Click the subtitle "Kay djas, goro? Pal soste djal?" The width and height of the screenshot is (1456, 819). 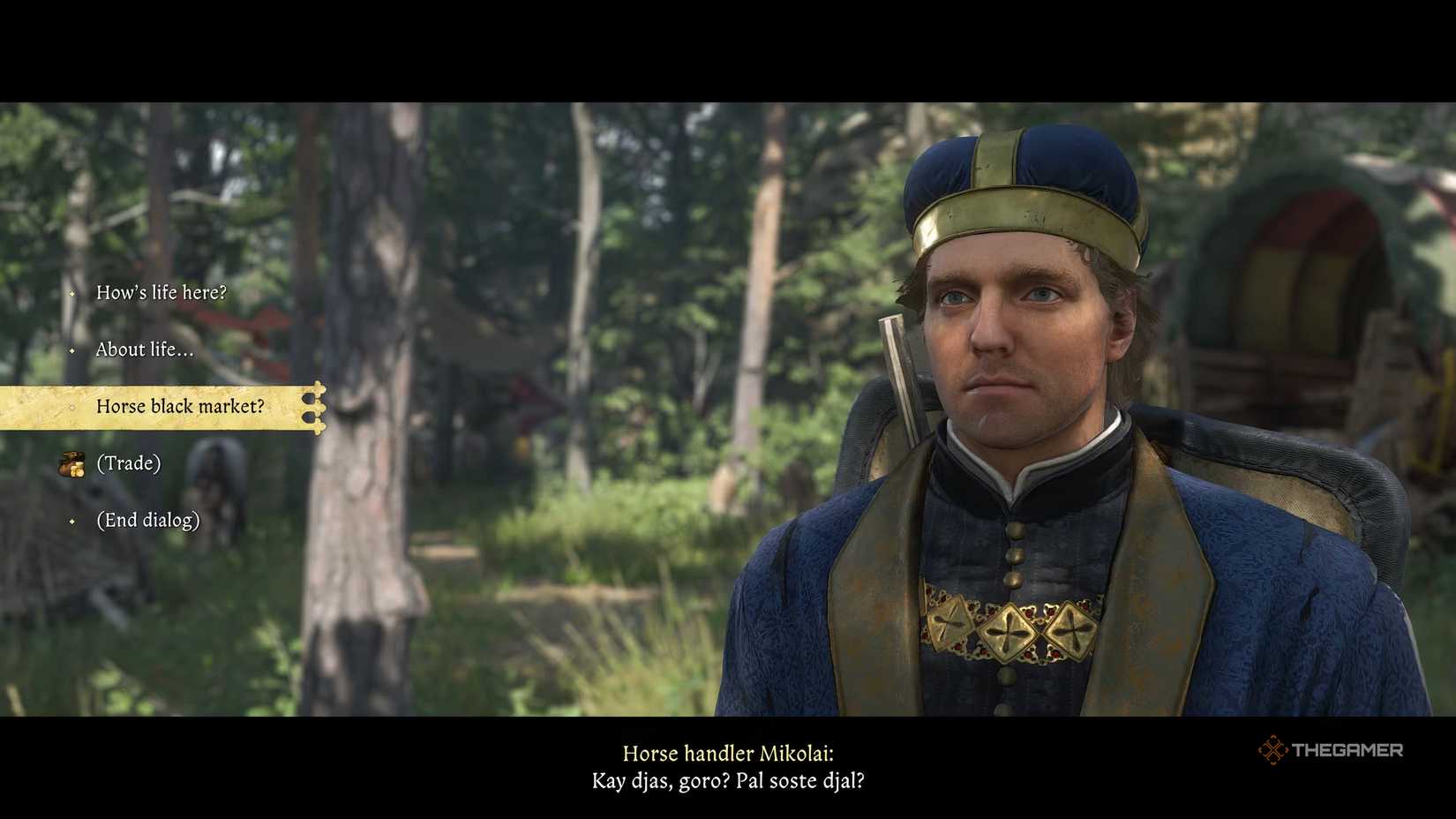coord(728,781)
